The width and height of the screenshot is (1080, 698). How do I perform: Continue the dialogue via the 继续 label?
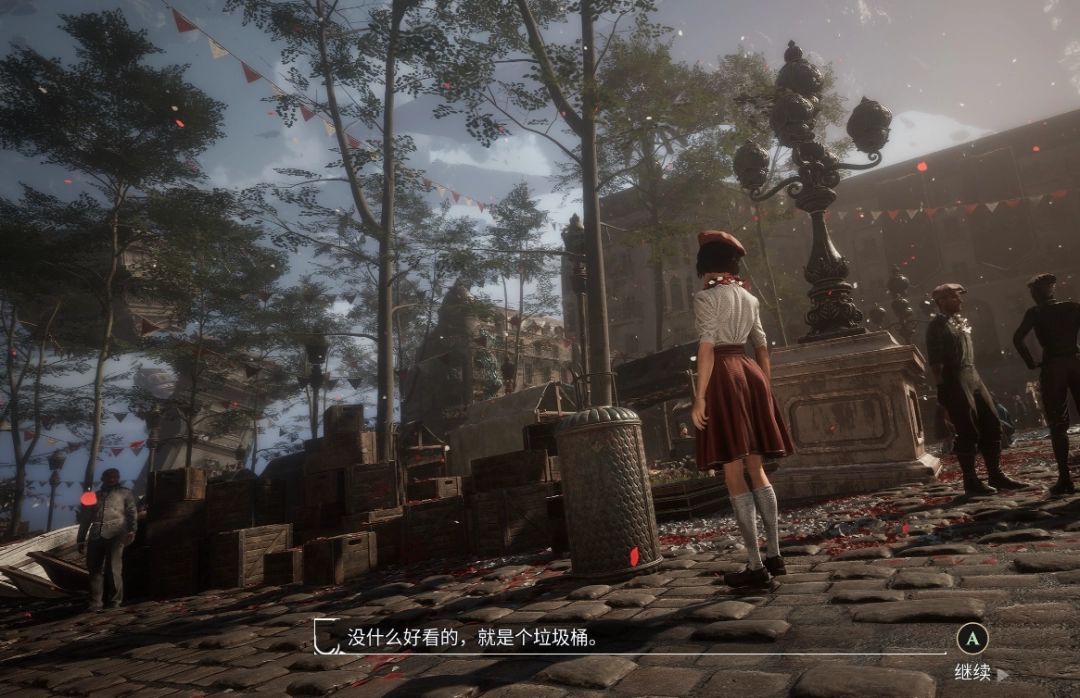[972, 672]
